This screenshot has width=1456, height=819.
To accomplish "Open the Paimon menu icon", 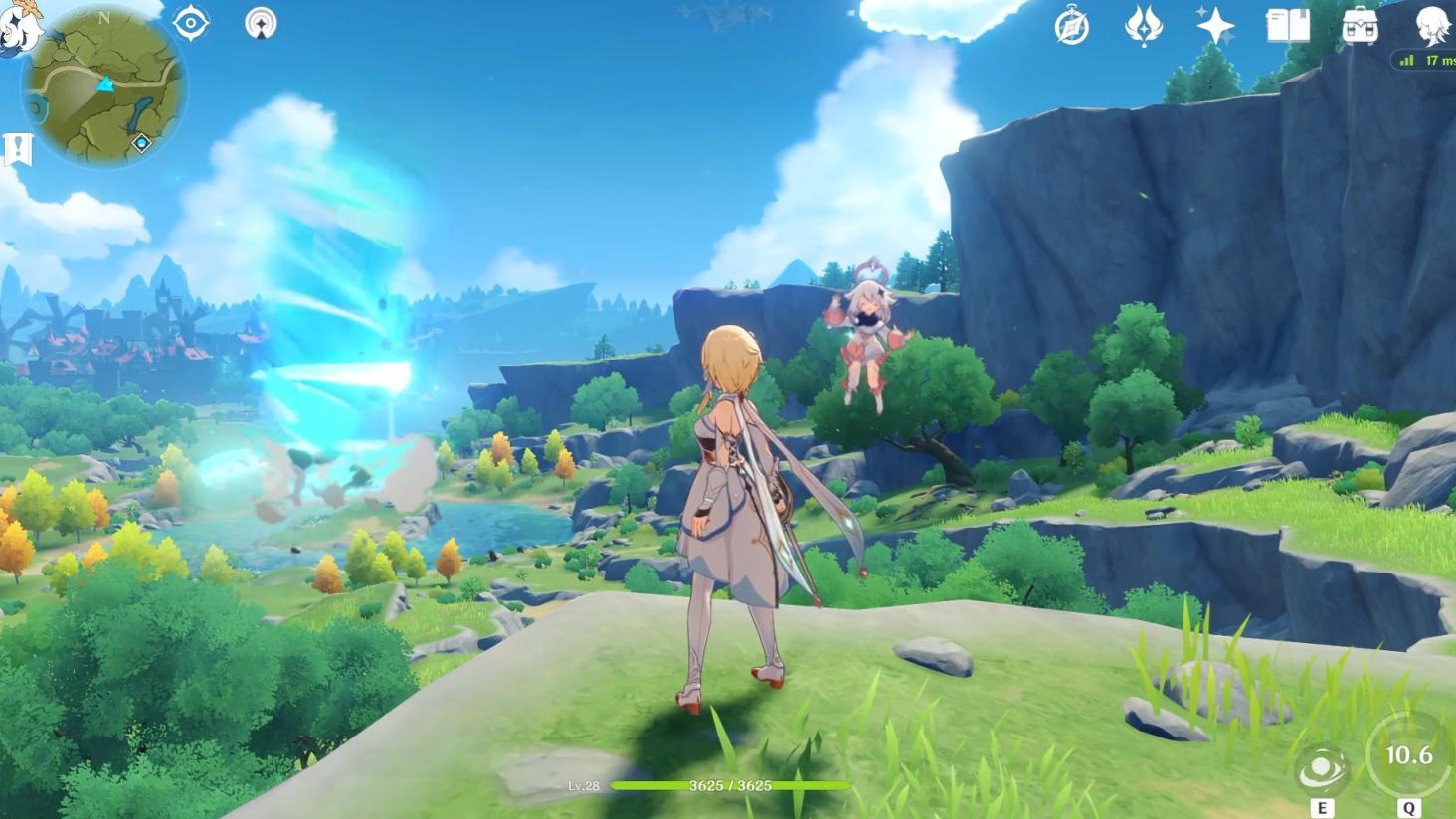I will click(x=20, y=22).
